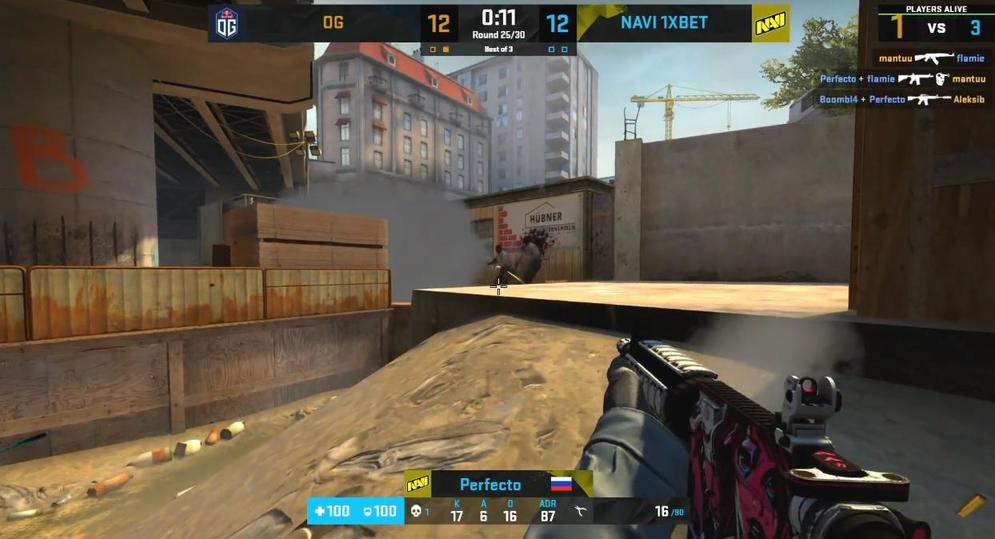Click the OG team logo in the scoreboard
This screenshot has width=995, height=539.
coord(226,23)
